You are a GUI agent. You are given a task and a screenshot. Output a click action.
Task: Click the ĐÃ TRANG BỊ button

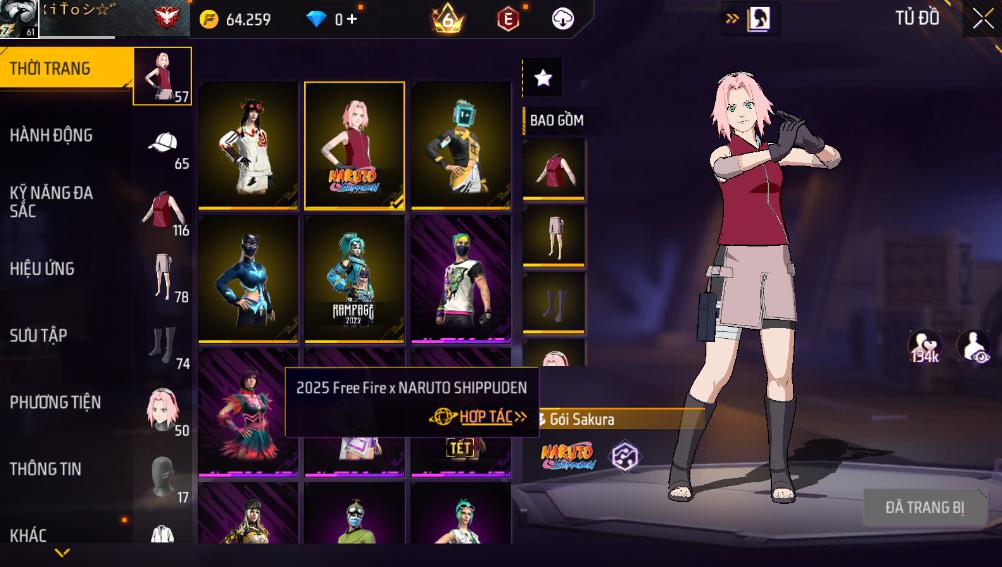tap(924, 508)
